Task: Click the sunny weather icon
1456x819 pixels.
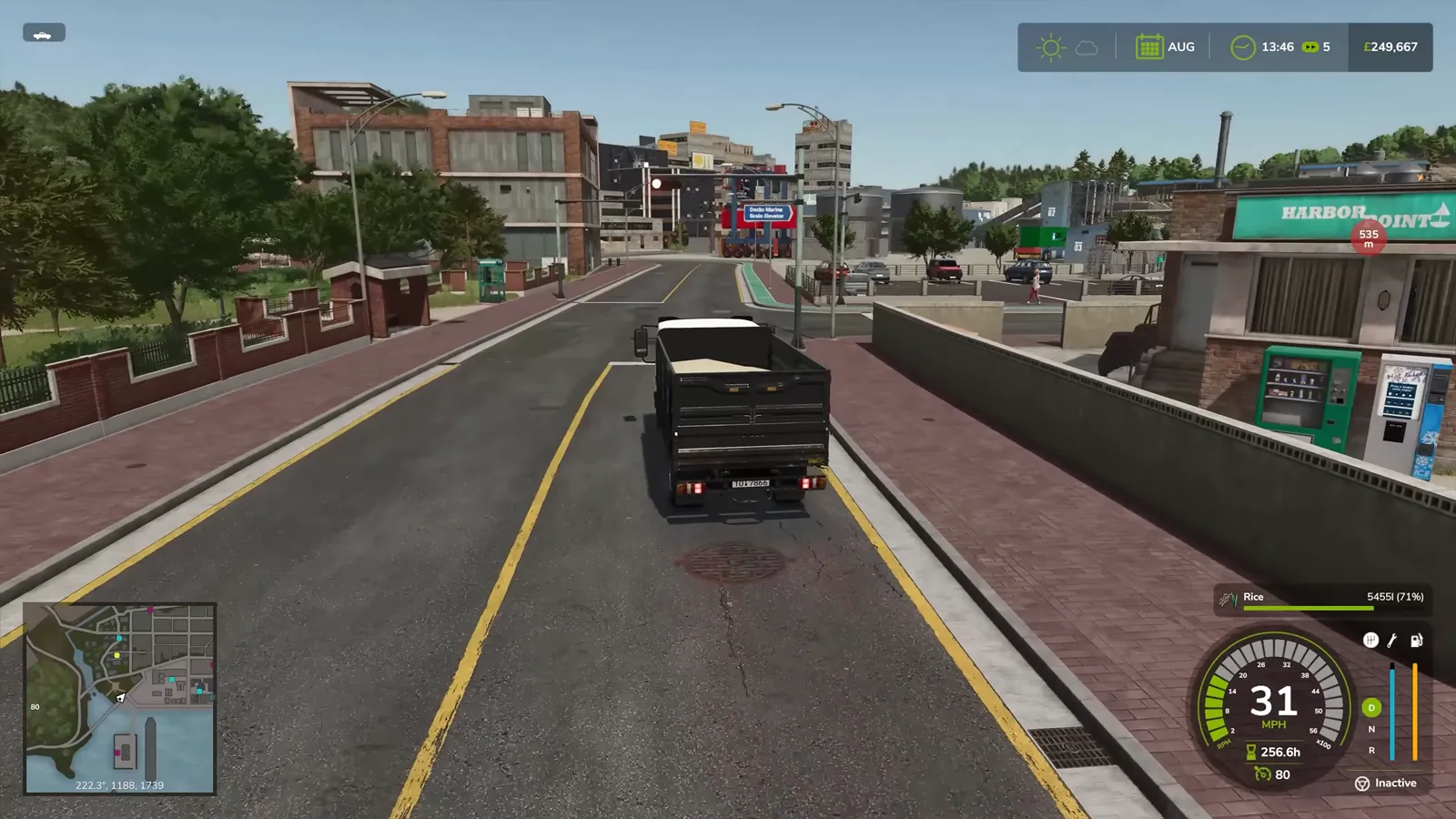Action: pyautogui.click(x=1050, y=47)
